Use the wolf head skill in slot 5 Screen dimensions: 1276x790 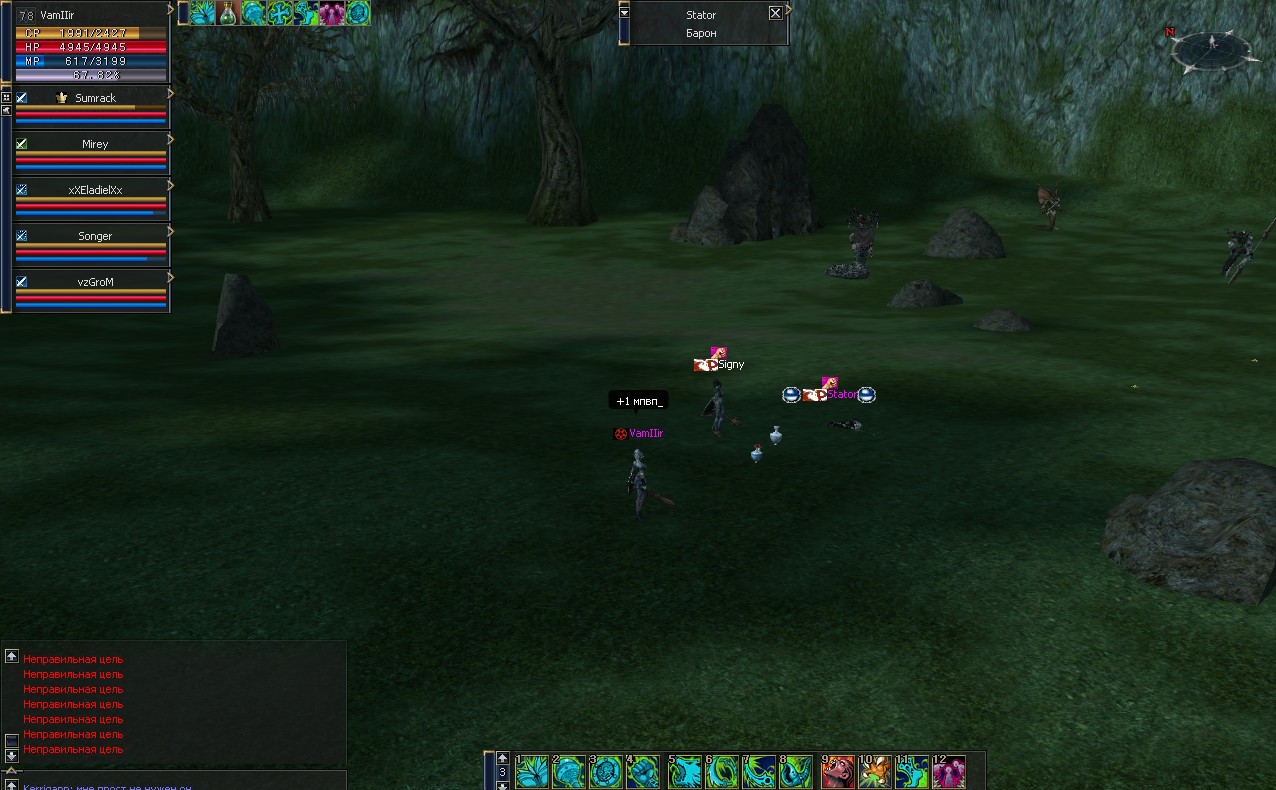(685, 772)
